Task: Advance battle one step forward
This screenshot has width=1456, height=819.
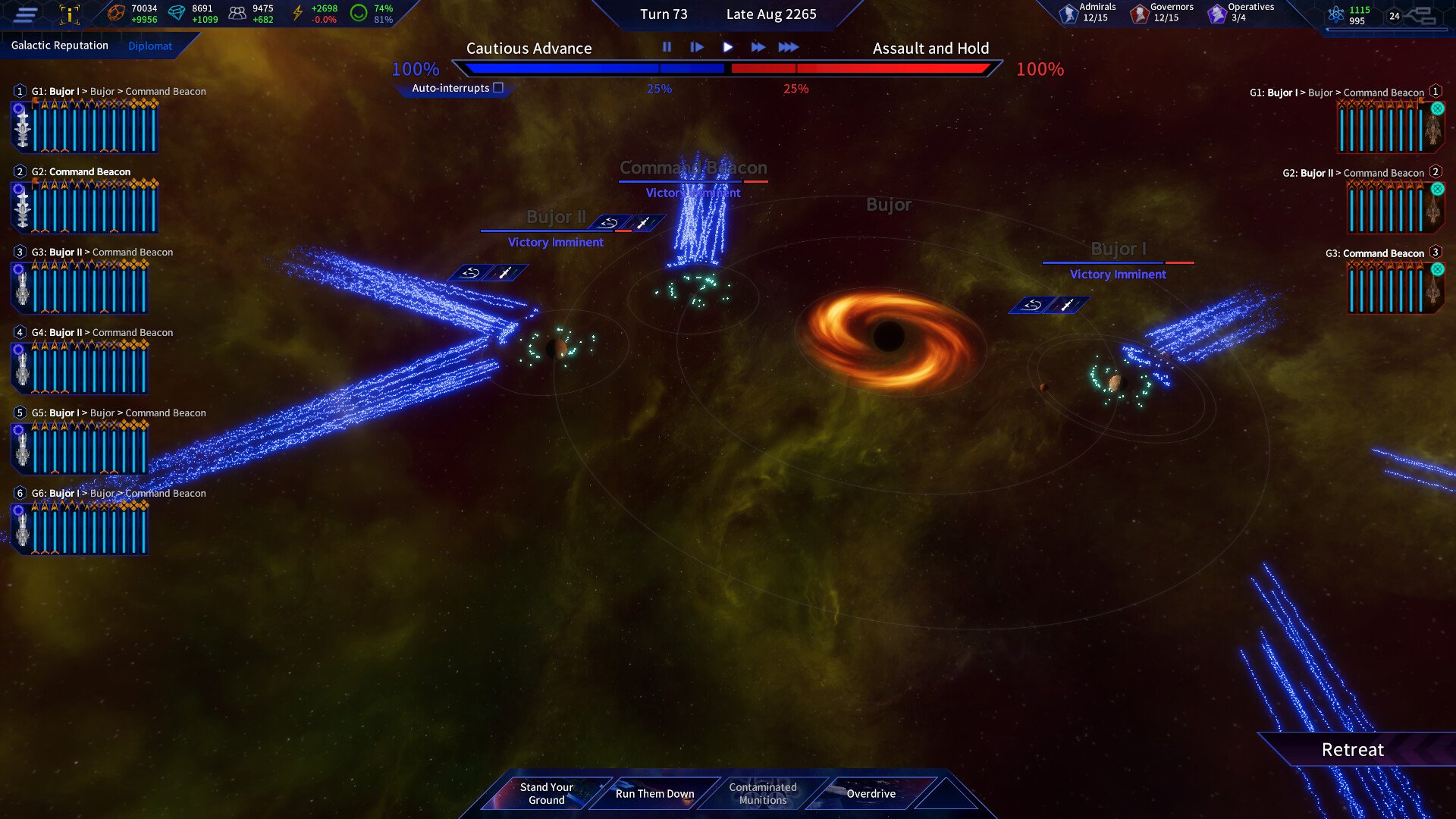Action: (x=697, y=47)
